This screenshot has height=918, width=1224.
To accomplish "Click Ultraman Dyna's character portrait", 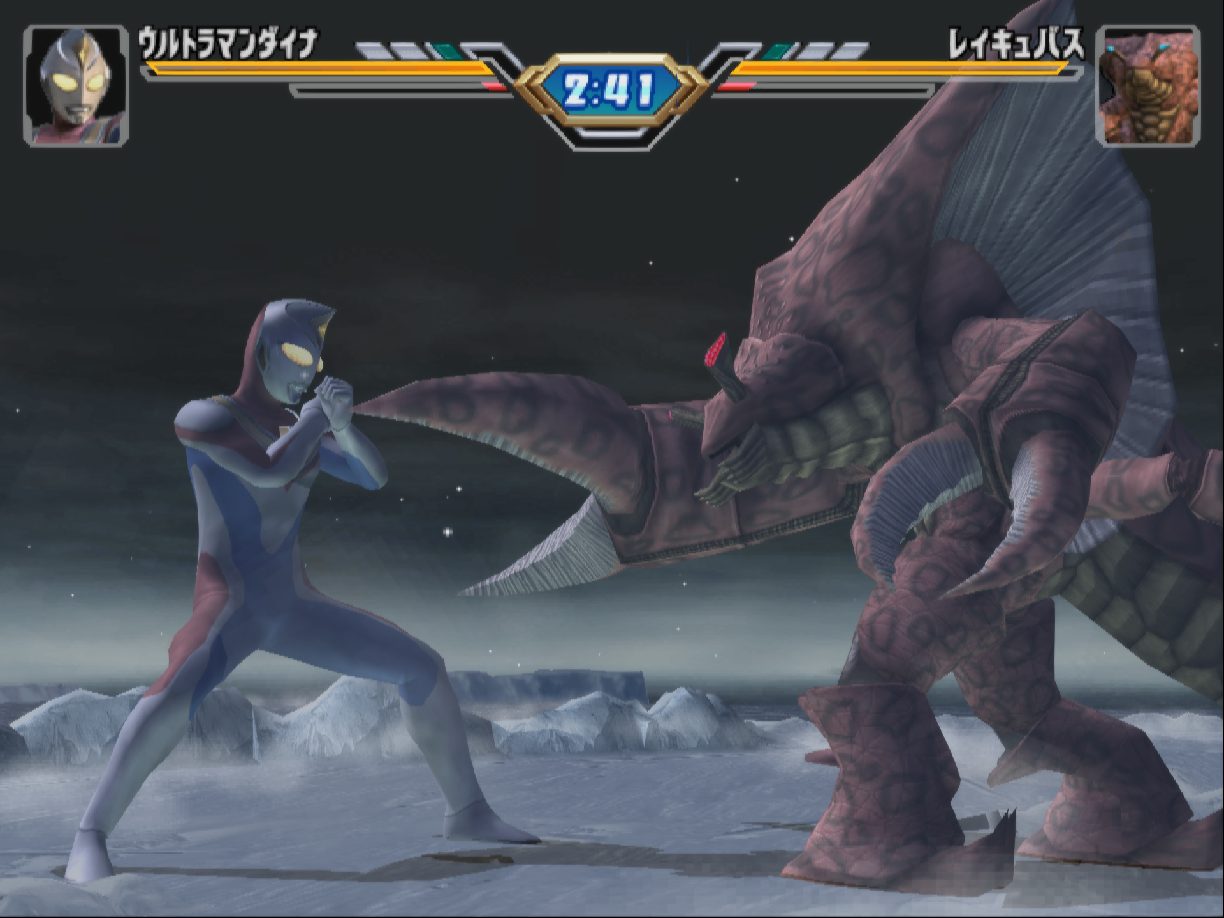I will click(76, 86).
